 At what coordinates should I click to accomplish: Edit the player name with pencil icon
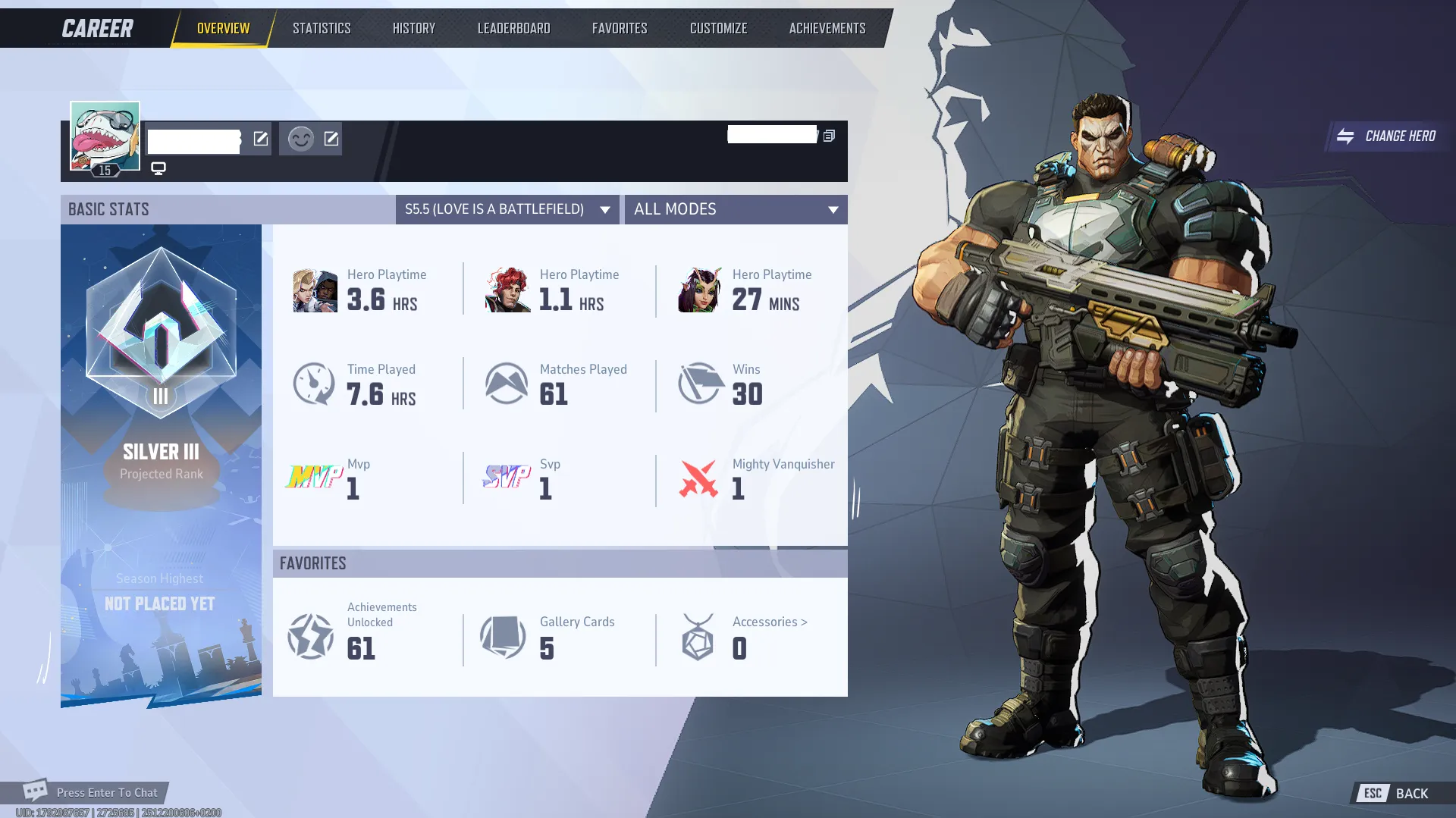pos(261,139)
